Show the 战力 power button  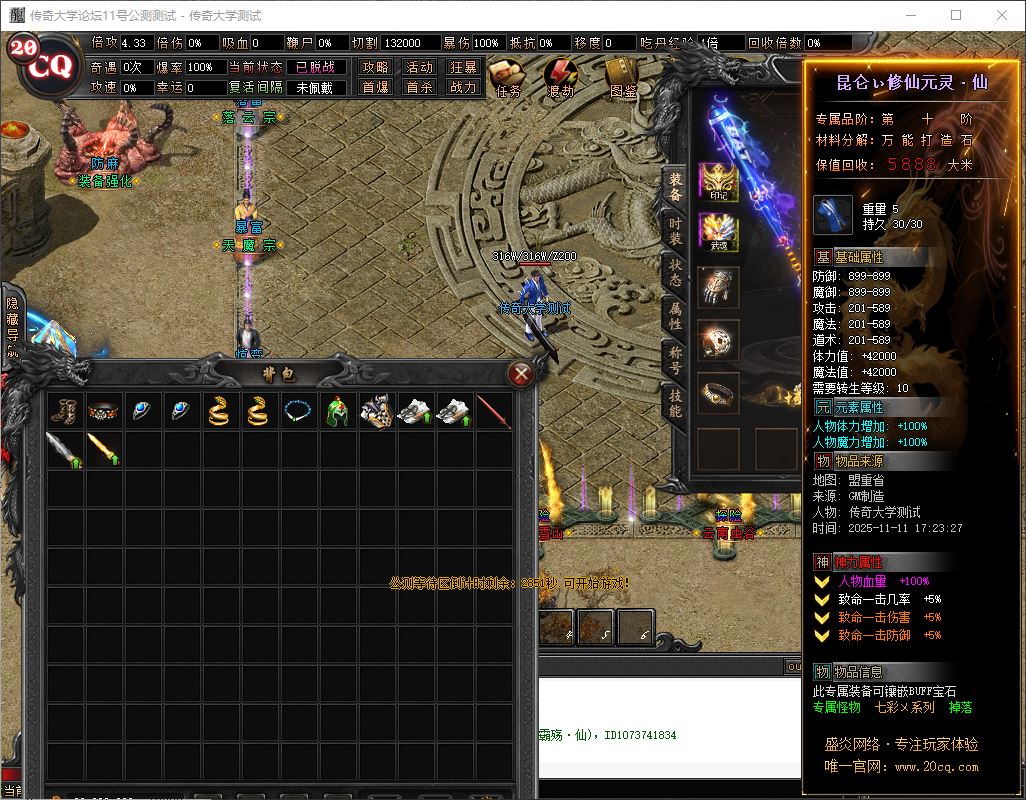point(463,87)
